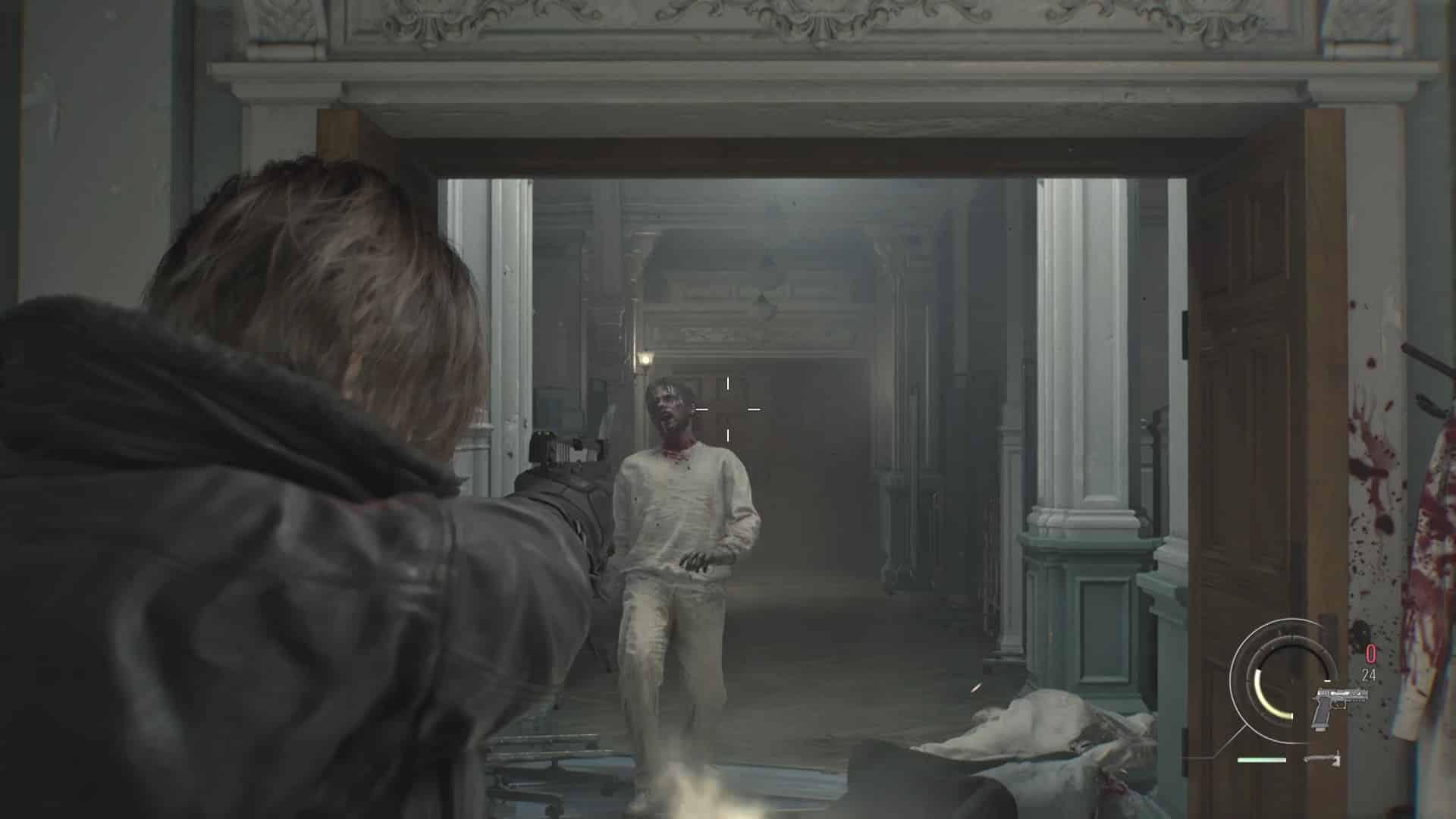Click the magazine indicator above the pistol
This screenshot has height=819, width=1456.
pos(1328,681)
